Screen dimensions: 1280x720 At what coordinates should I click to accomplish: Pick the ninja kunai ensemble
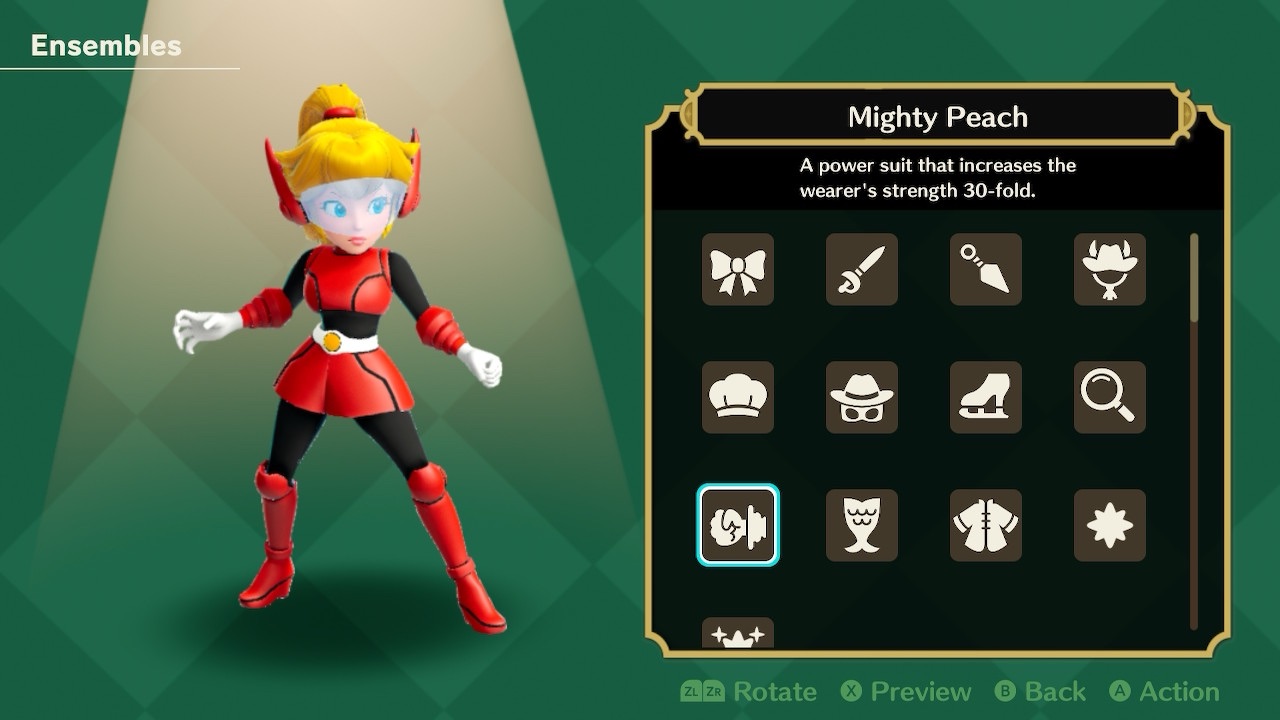[x=986, y=270]
